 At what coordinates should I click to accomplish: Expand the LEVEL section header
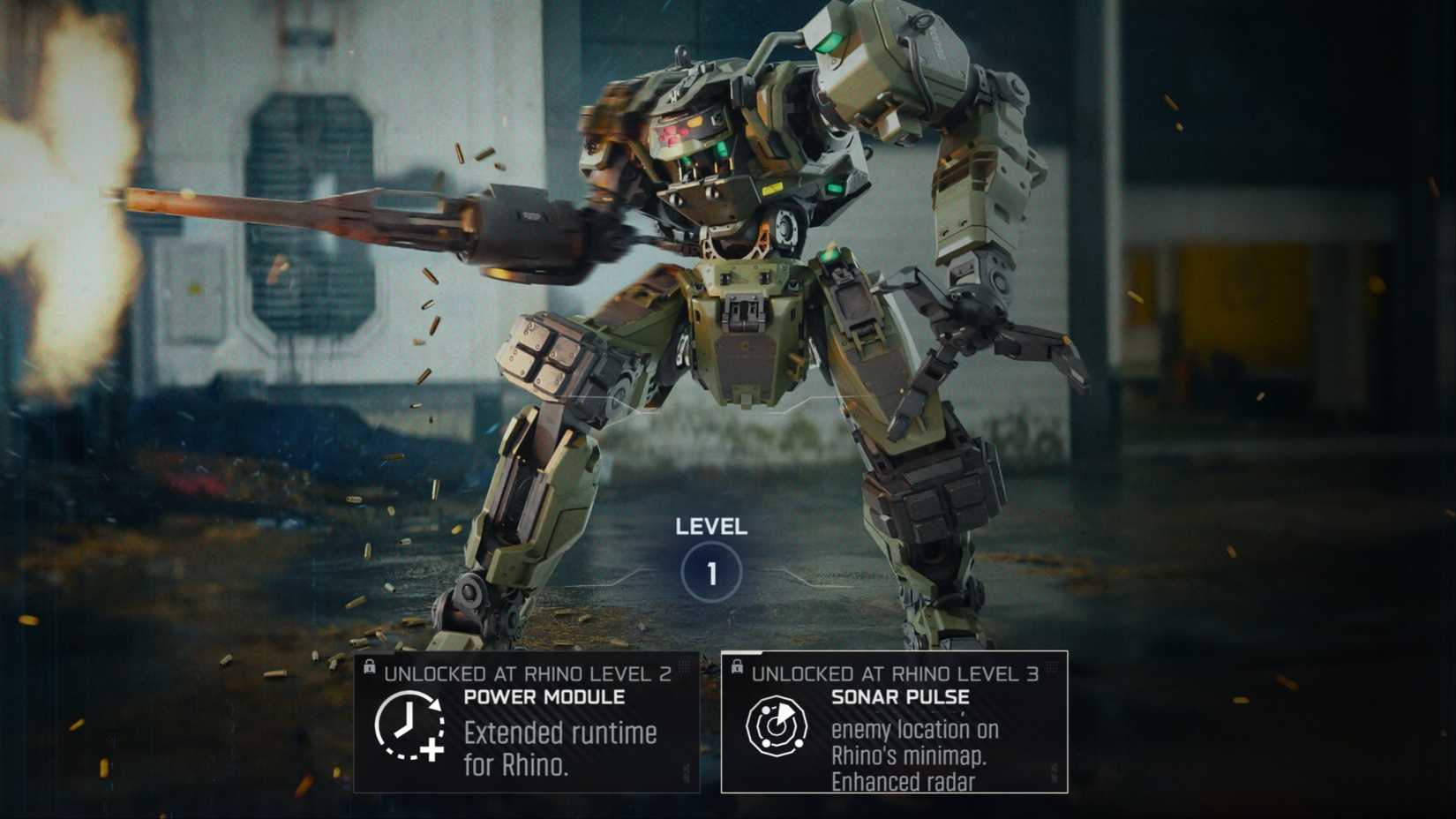tap(711, 527)
